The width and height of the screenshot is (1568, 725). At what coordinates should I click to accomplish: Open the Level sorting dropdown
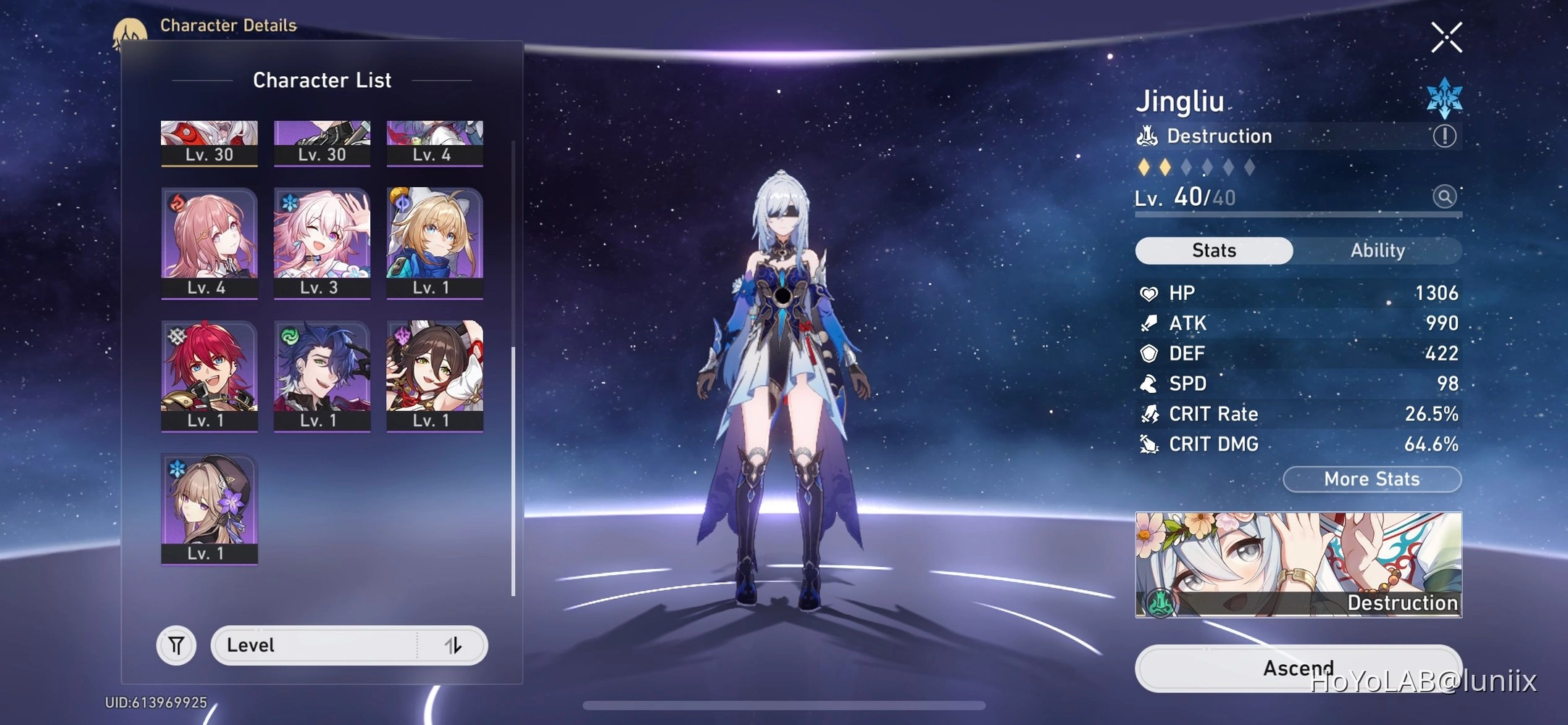[x=319, y=645]
